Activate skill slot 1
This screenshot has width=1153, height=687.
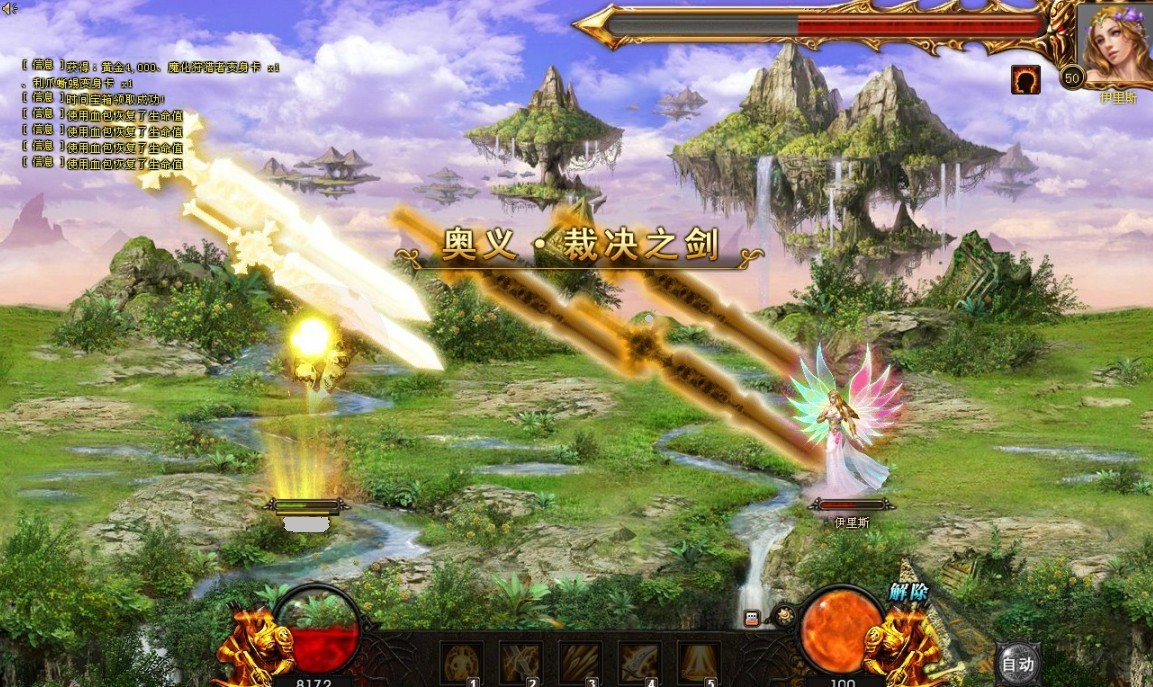[461, 662]
